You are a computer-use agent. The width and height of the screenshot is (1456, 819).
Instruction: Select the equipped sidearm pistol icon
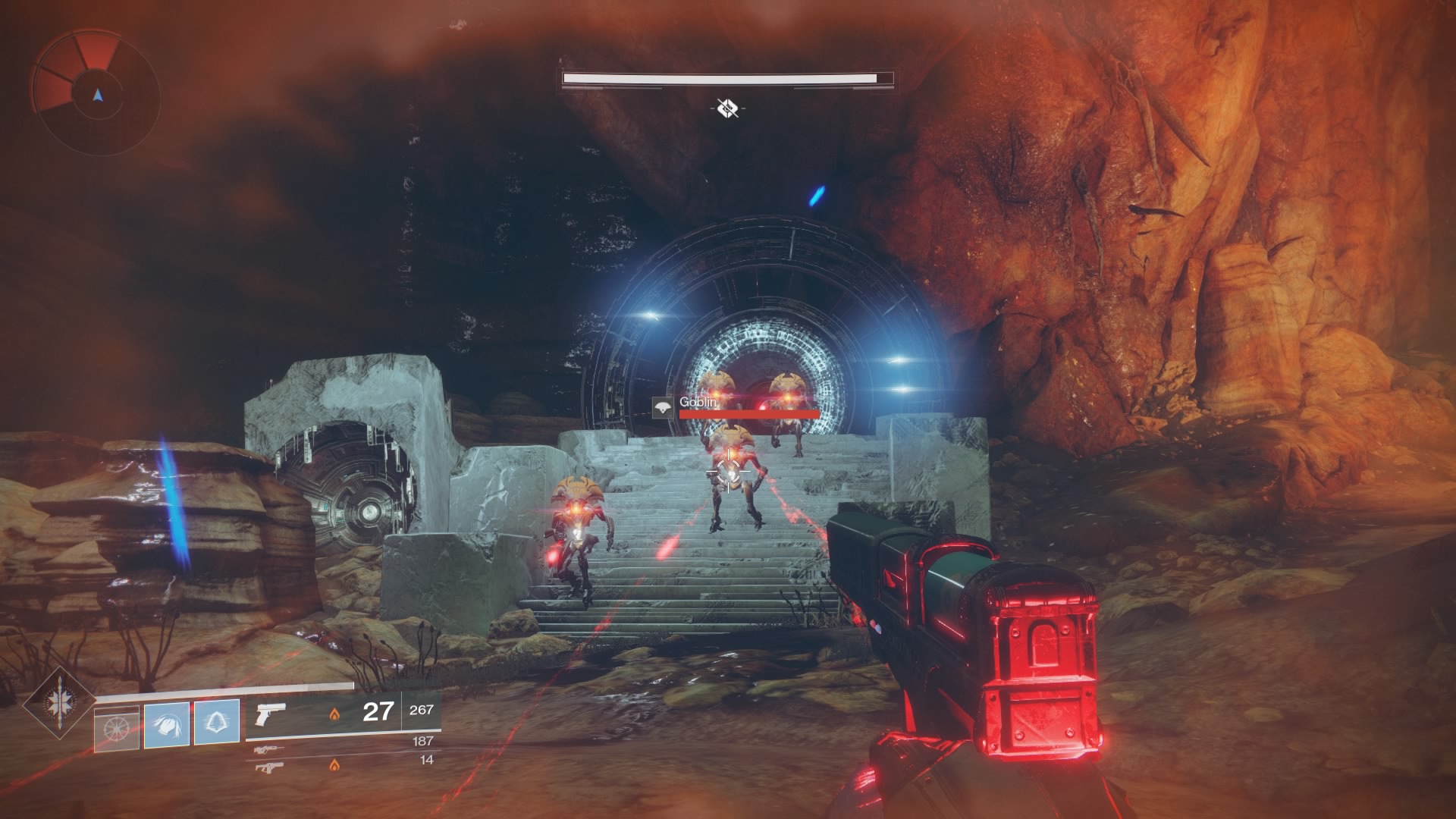pyautogui.click(x=269, y=714)
